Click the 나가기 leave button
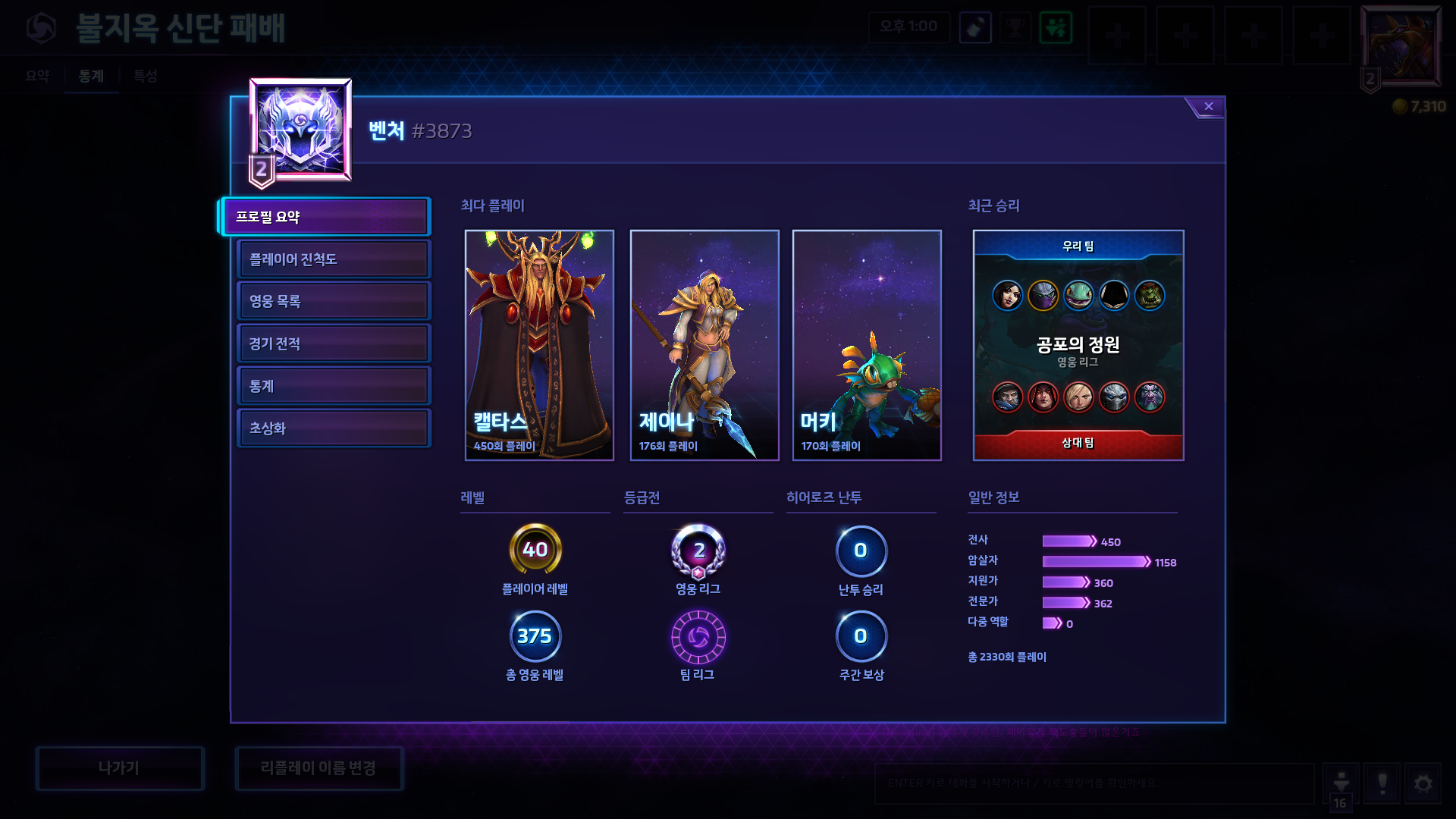The width and height of the screenshot is (1456, 819). [119, 768]
